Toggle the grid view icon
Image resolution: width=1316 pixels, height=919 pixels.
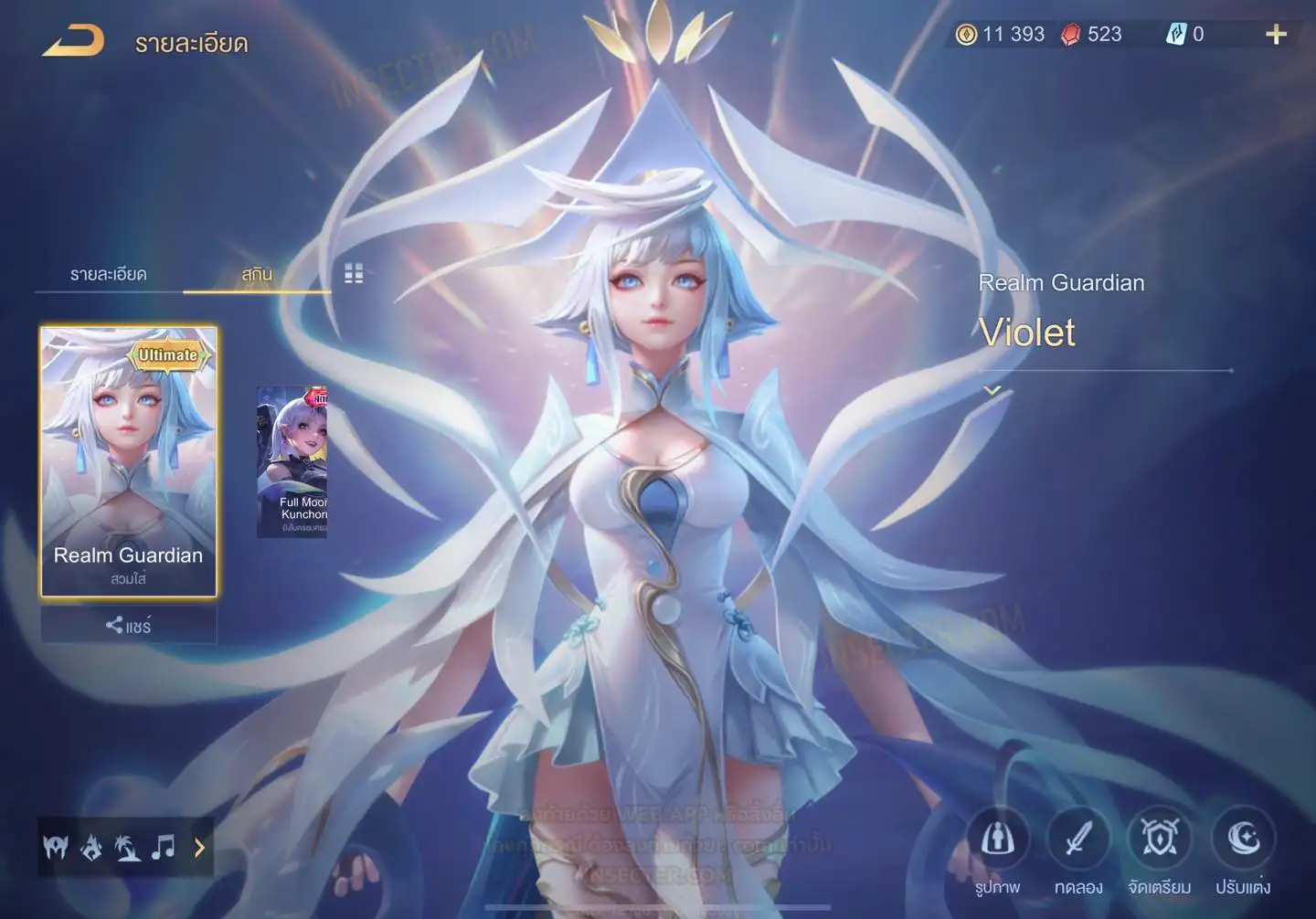(354, 273)
